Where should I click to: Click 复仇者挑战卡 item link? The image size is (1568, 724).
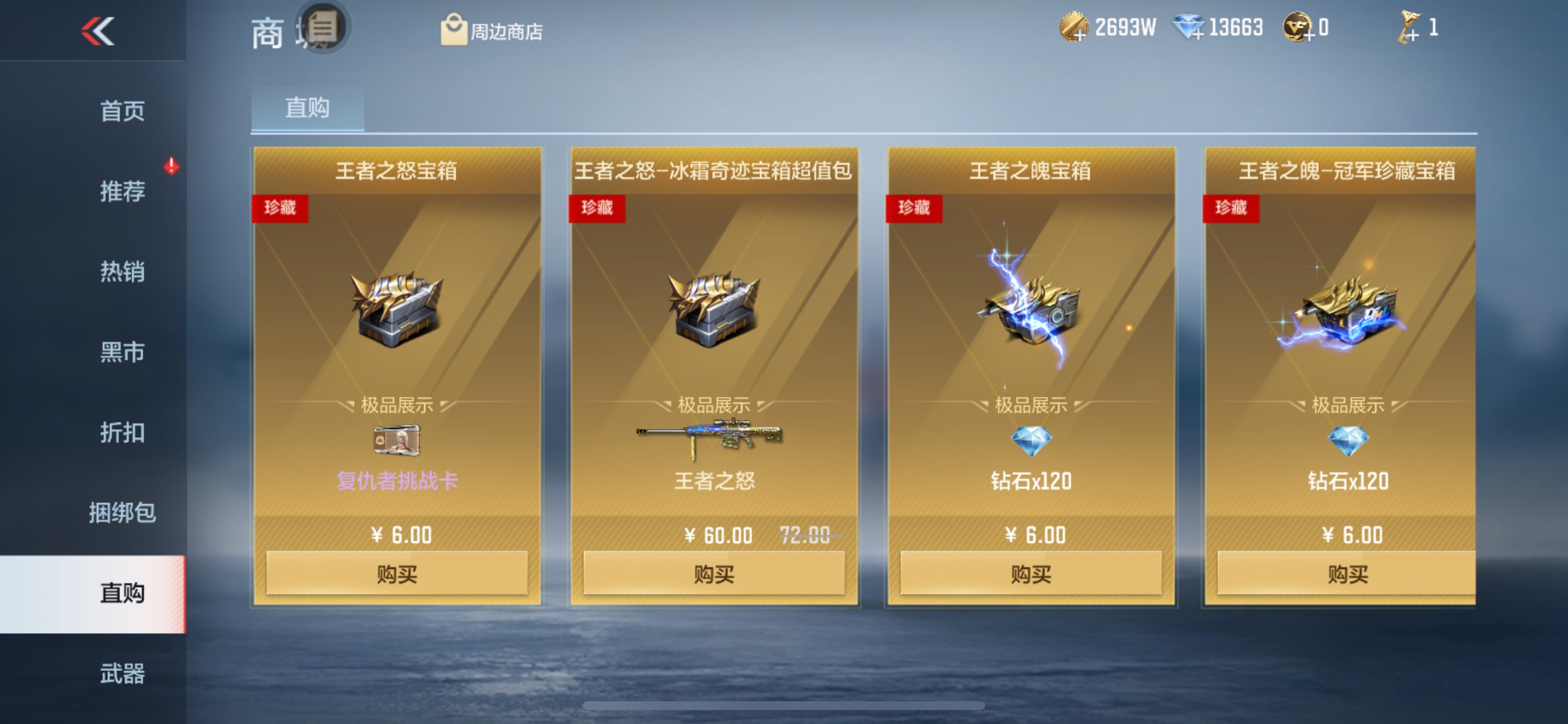coord(396,481)
